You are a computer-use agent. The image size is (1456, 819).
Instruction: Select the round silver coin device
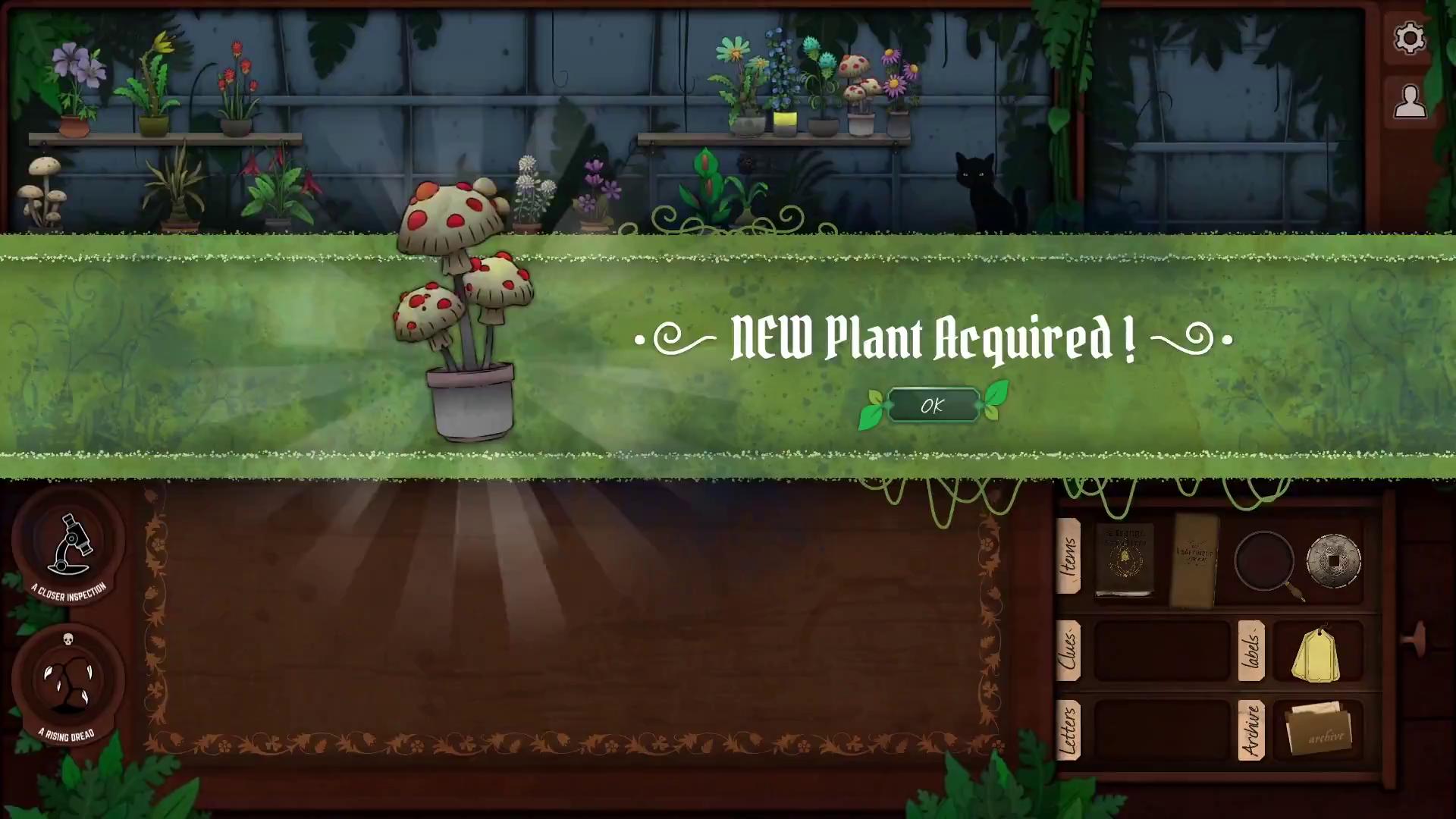tap(1333, 560)
